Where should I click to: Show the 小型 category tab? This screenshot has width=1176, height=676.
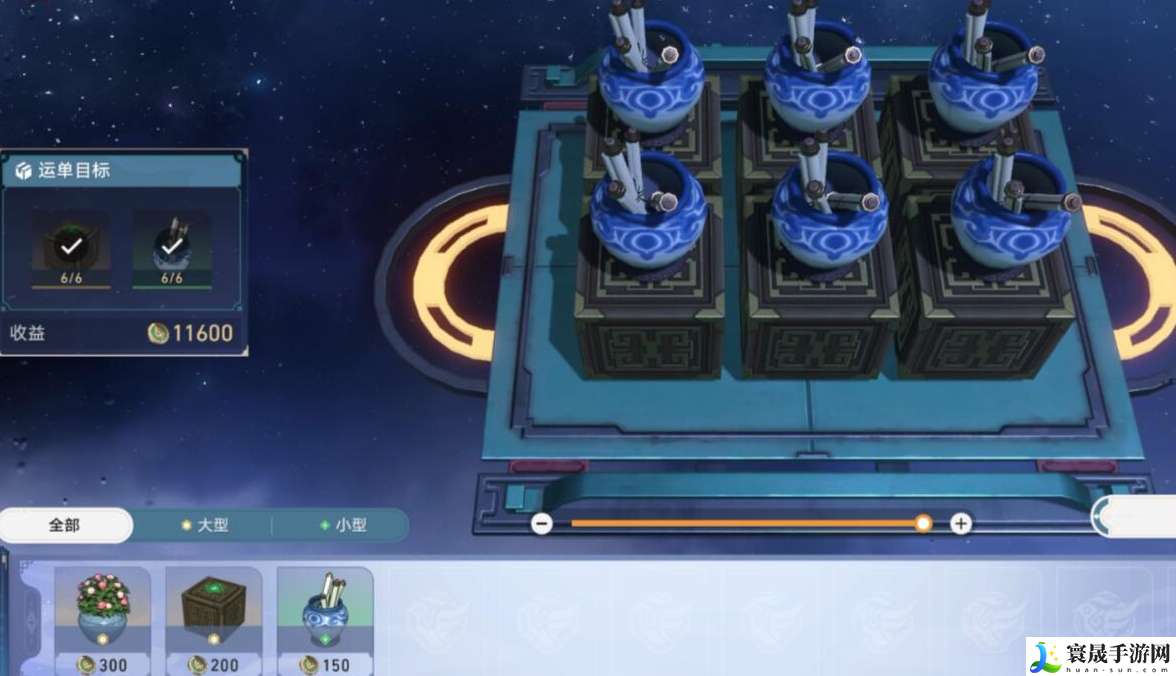click(x=342, y=525)
